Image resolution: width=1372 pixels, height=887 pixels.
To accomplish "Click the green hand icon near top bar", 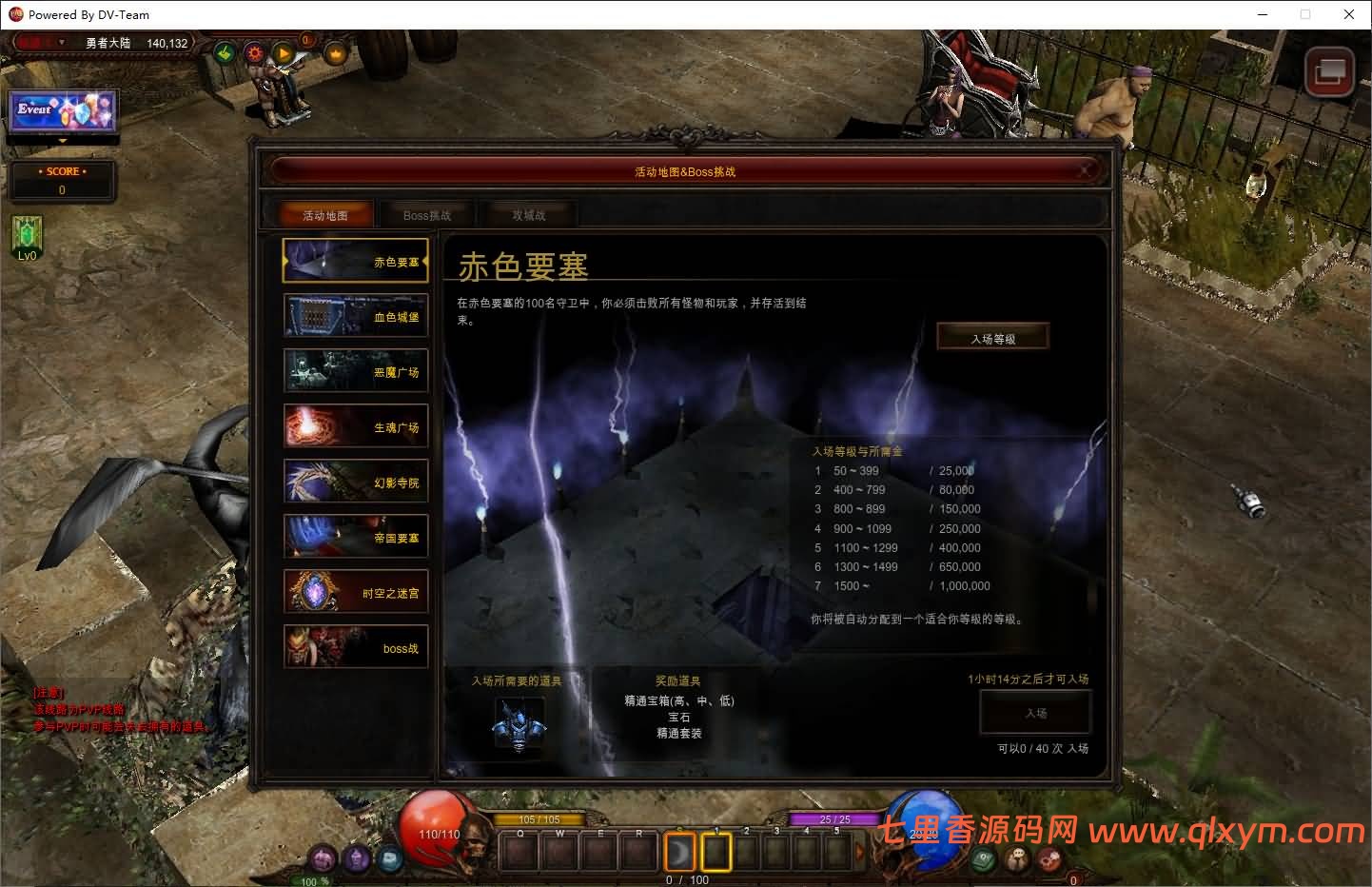I will coord(224,54).
